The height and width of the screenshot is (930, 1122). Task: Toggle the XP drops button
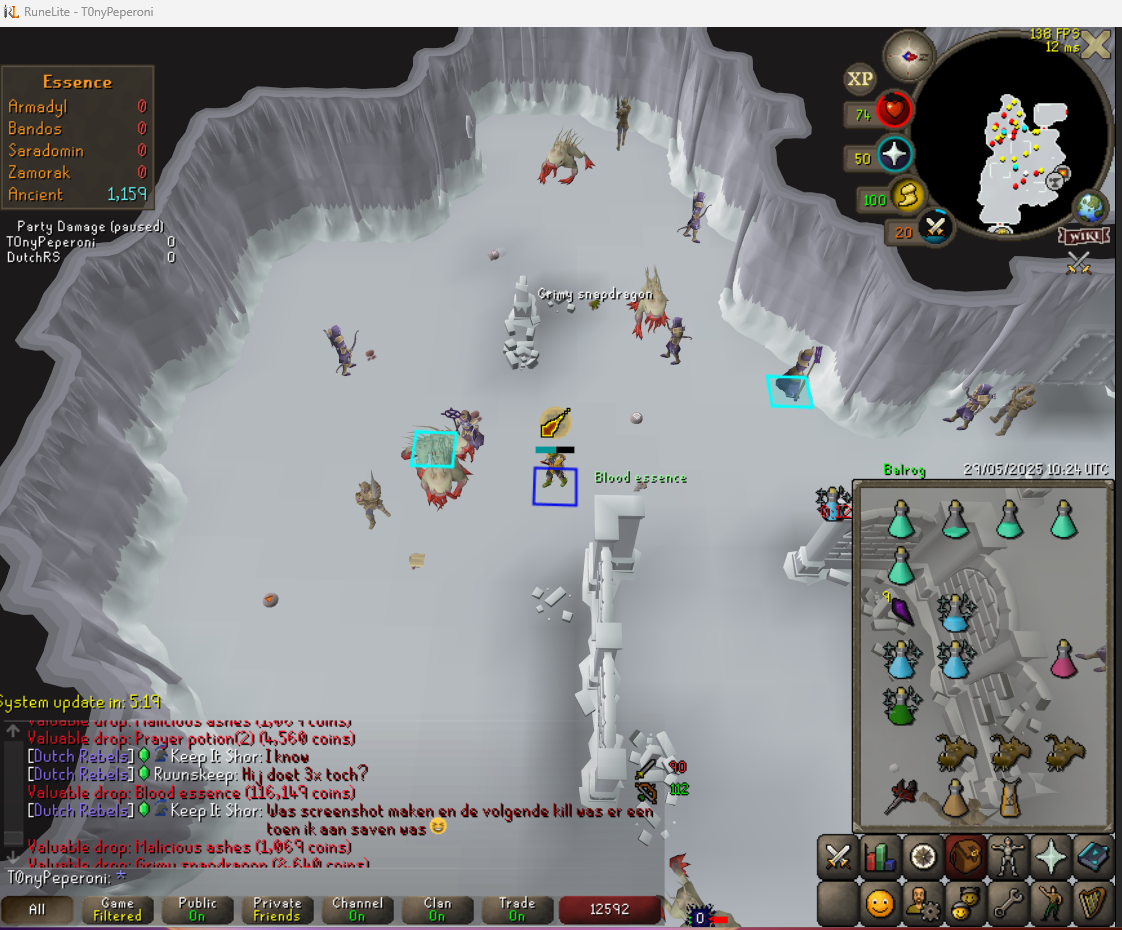(x=859, y=78)
